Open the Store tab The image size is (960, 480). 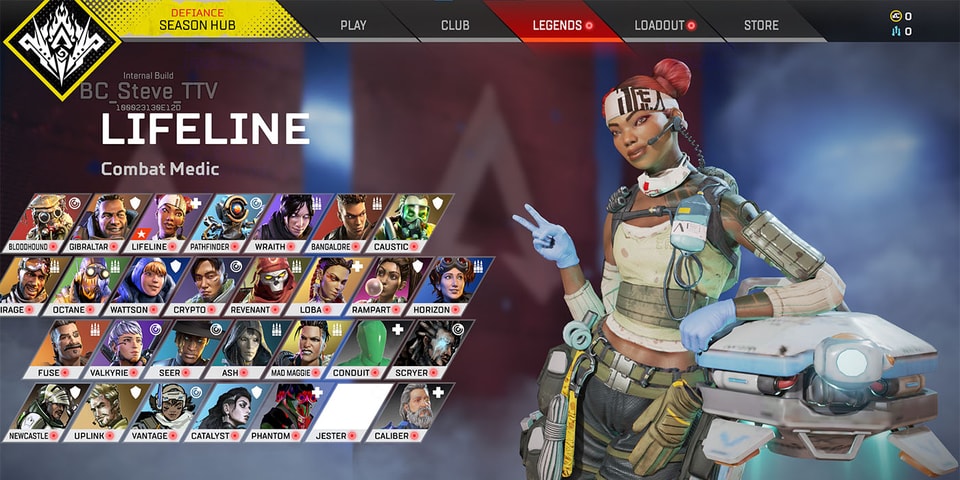tap(761, 25)
